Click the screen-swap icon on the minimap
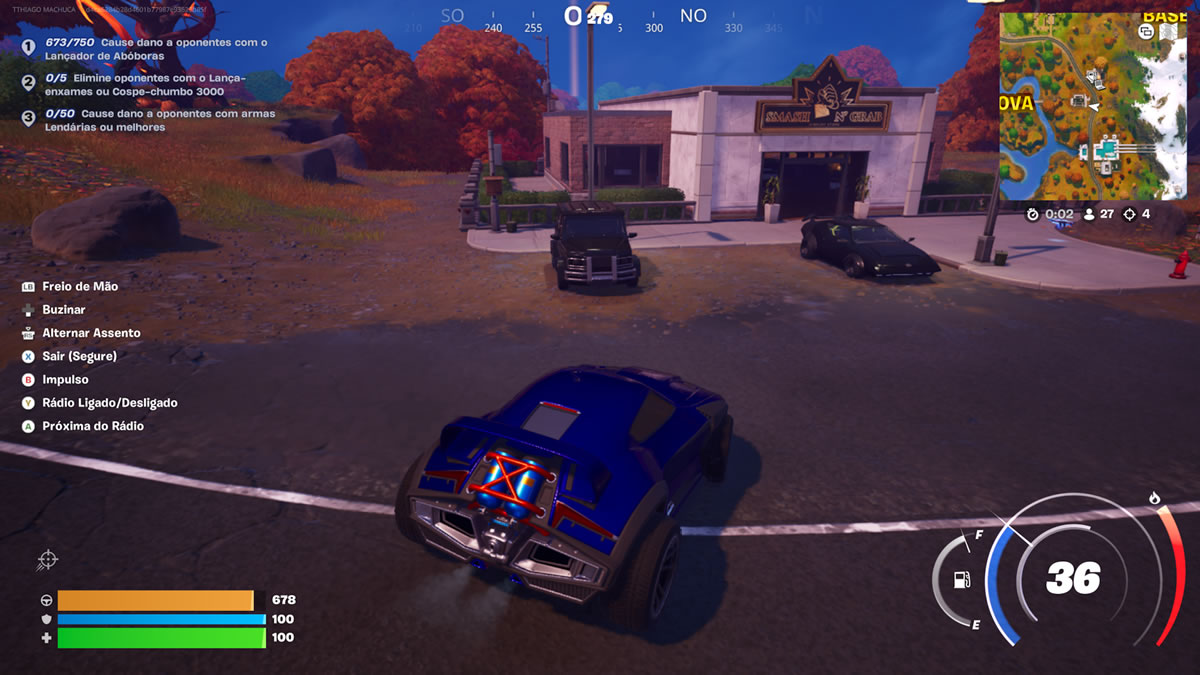This screenshot has height=675, width=1200. (1146, 32)
